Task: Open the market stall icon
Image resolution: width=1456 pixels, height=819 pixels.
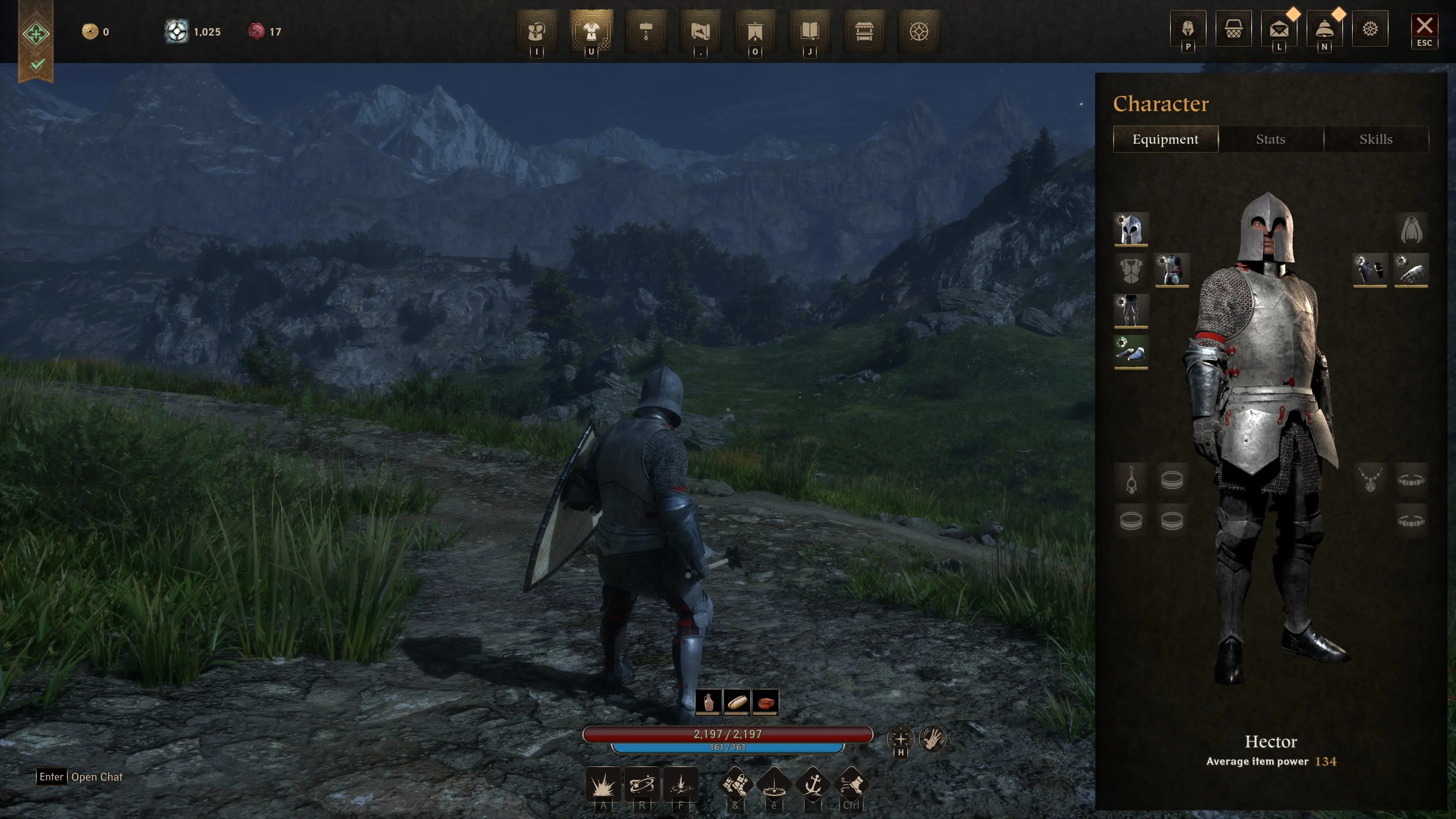Action: [864, 31]
